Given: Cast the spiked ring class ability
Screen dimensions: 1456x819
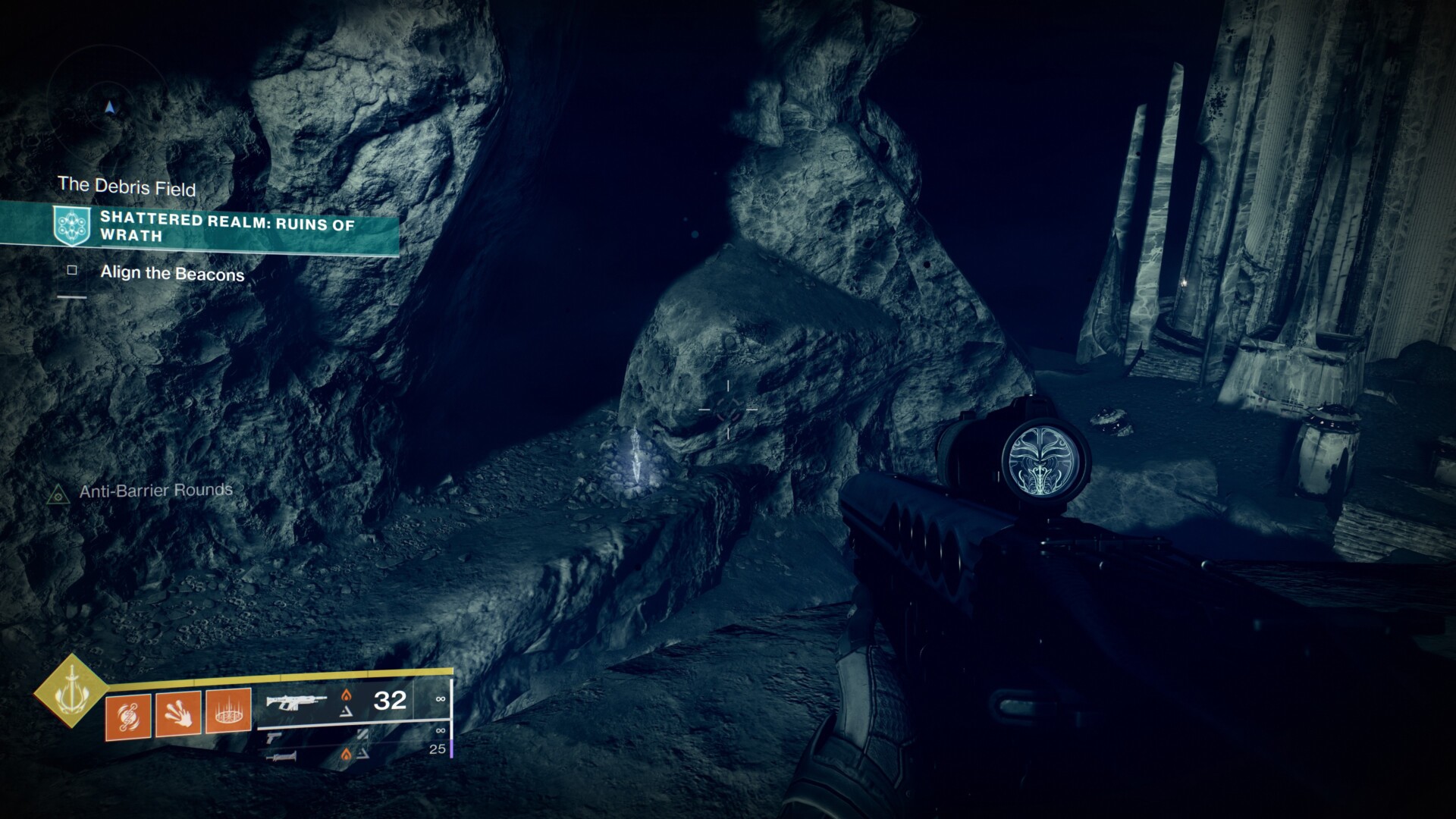Looking at the screenshot, I should pos(228,711).
